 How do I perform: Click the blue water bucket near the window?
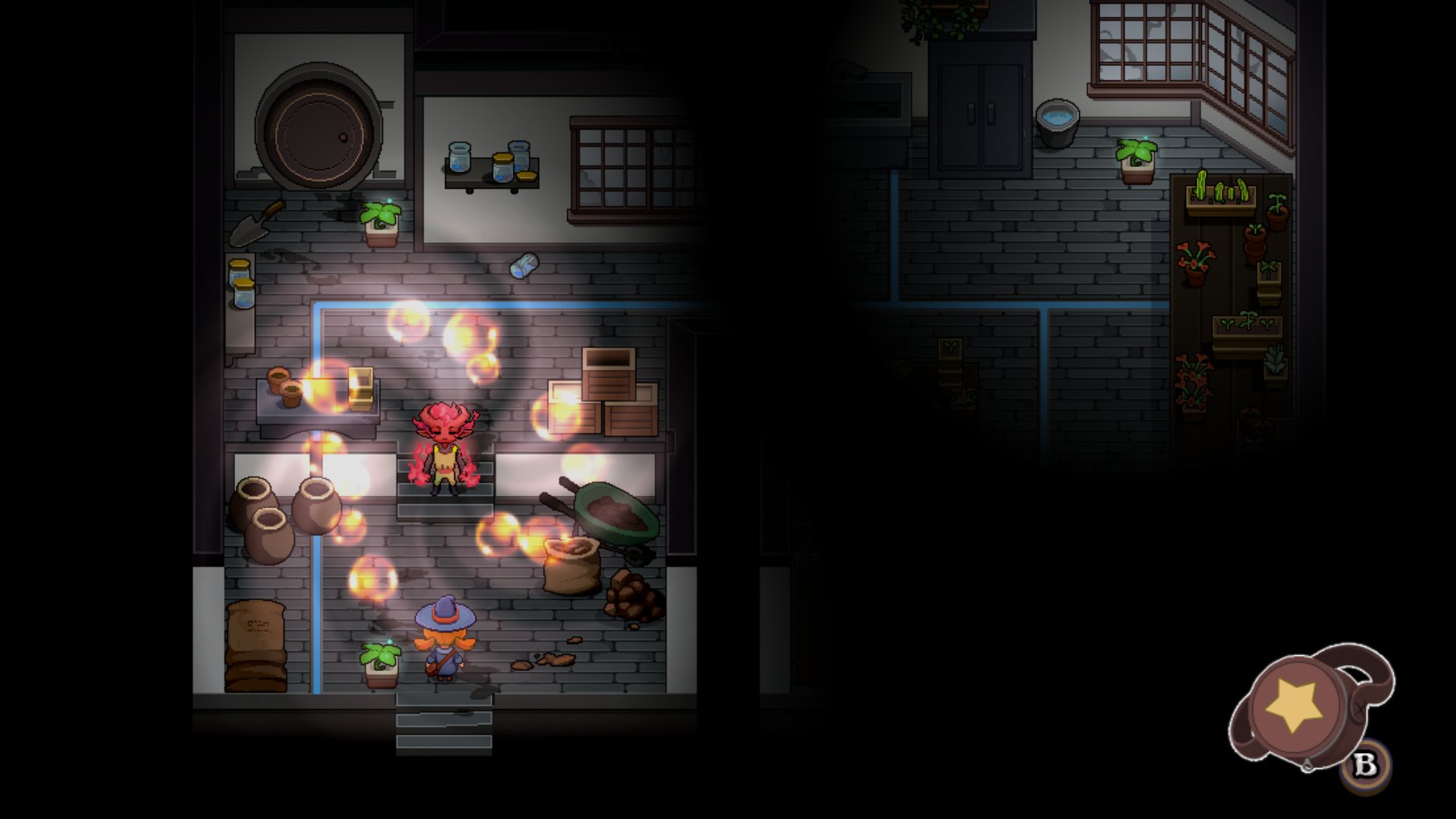point(1058,121)
